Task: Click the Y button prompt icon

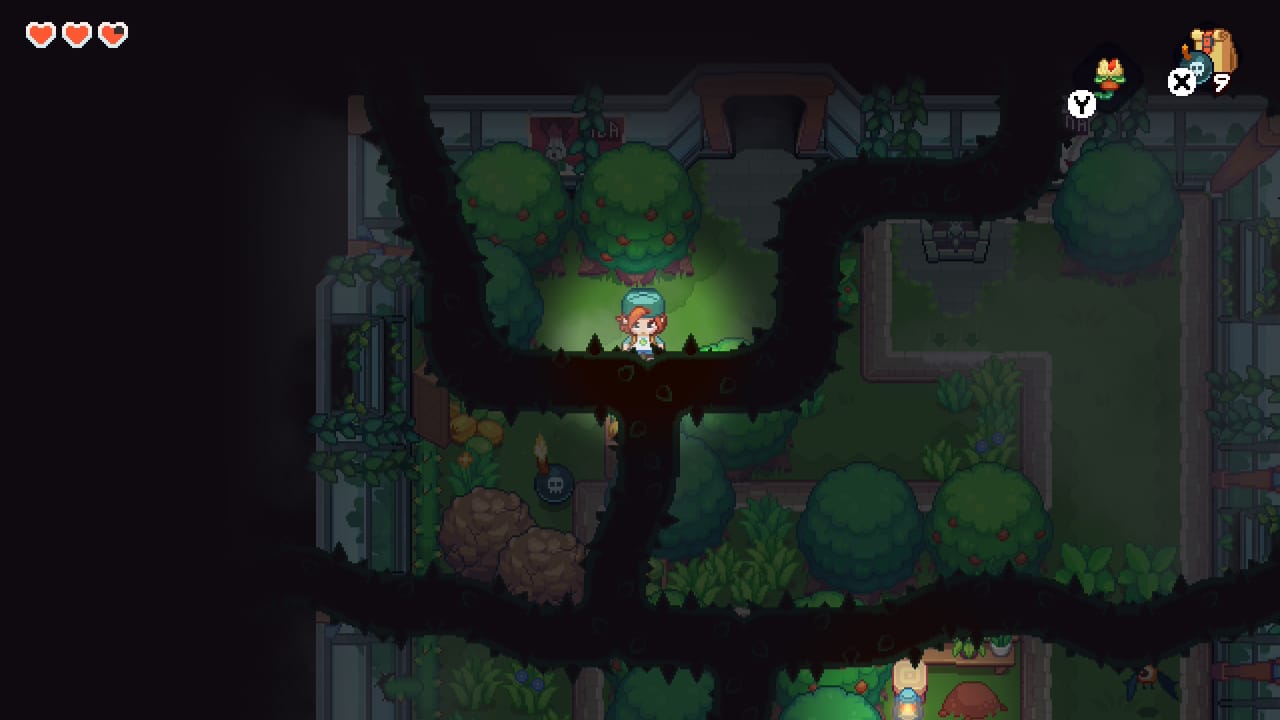Action: coord(1081,103)
